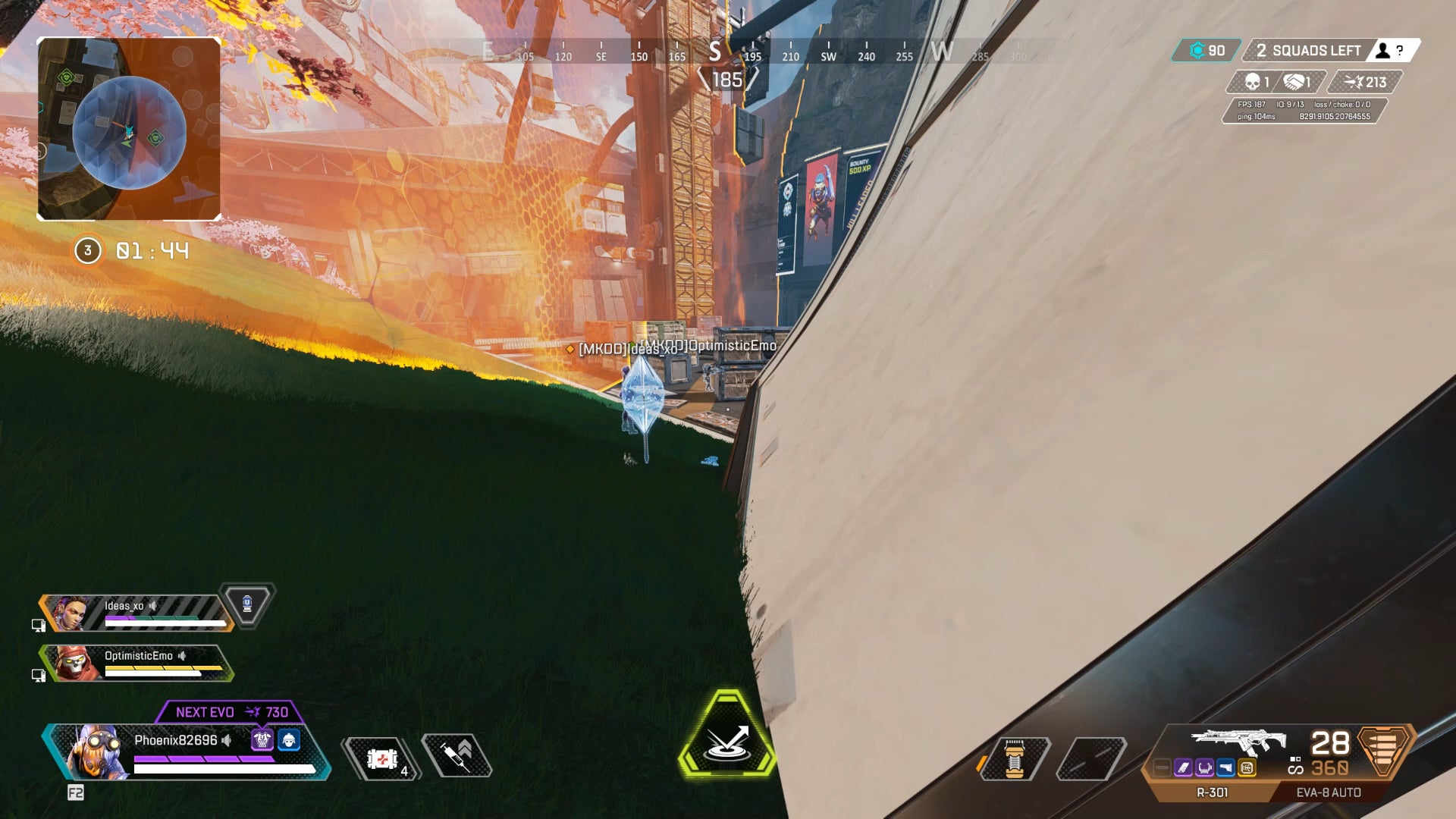Click the NEXT EVO progress tag

click(x=231, y=712)
